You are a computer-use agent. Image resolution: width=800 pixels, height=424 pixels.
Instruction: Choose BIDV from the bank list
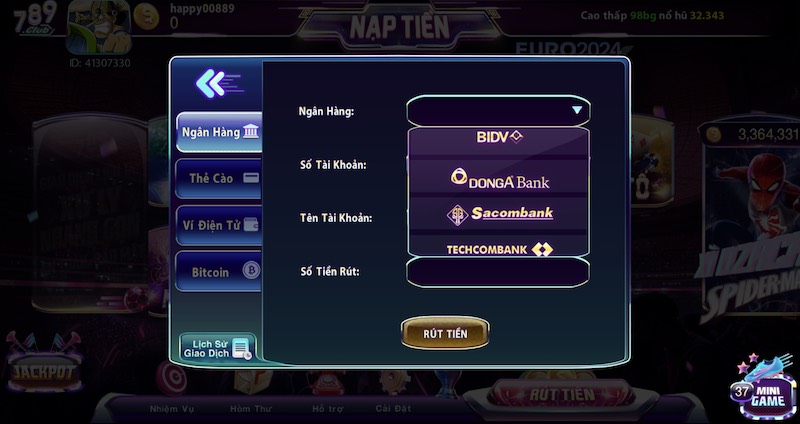click(498, 137)
